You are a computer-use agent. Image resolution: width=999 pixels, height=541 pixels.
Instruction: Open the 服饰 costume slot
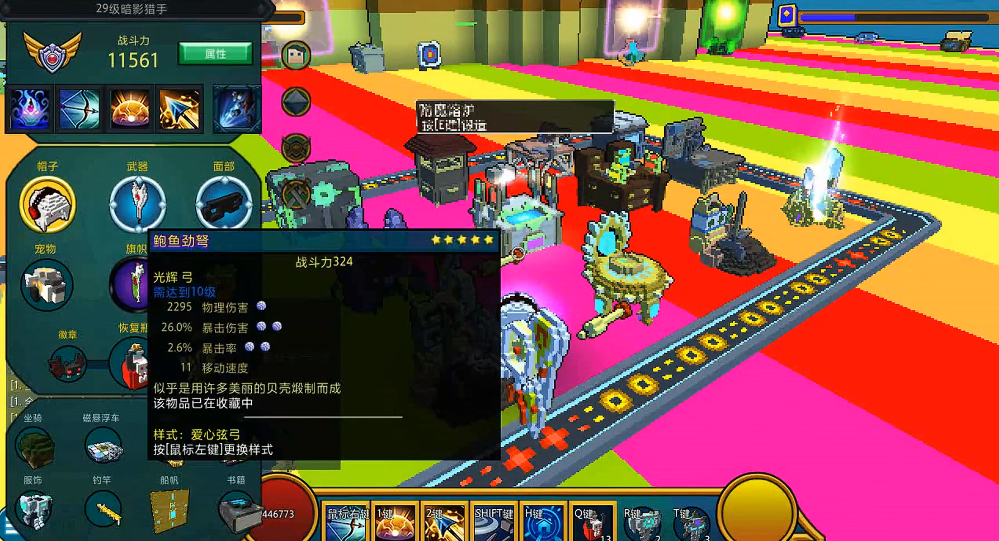33,511
